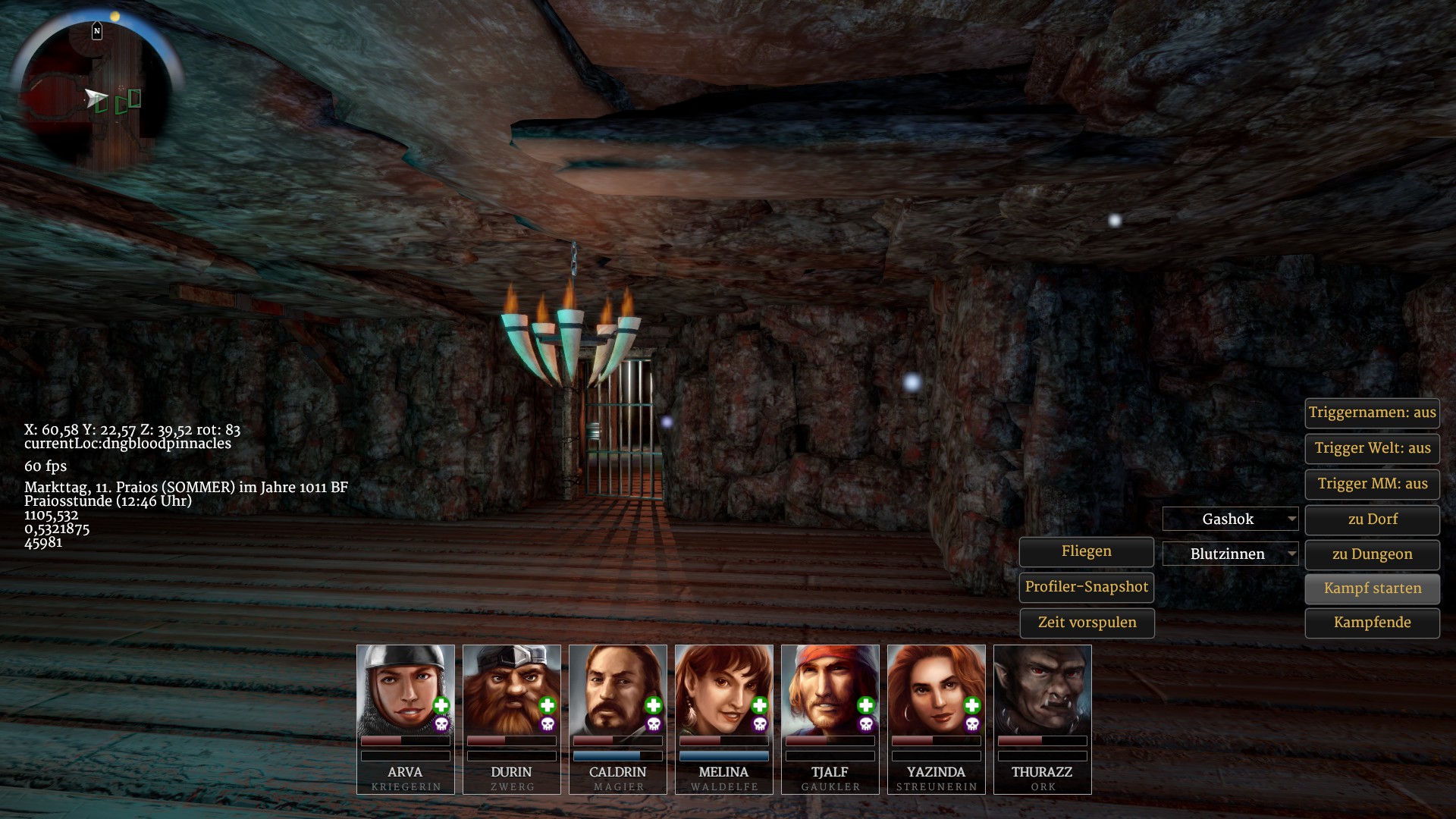Open the circular minimap
The height and width of the screenshot is (819, 1456).
point(96,96)
